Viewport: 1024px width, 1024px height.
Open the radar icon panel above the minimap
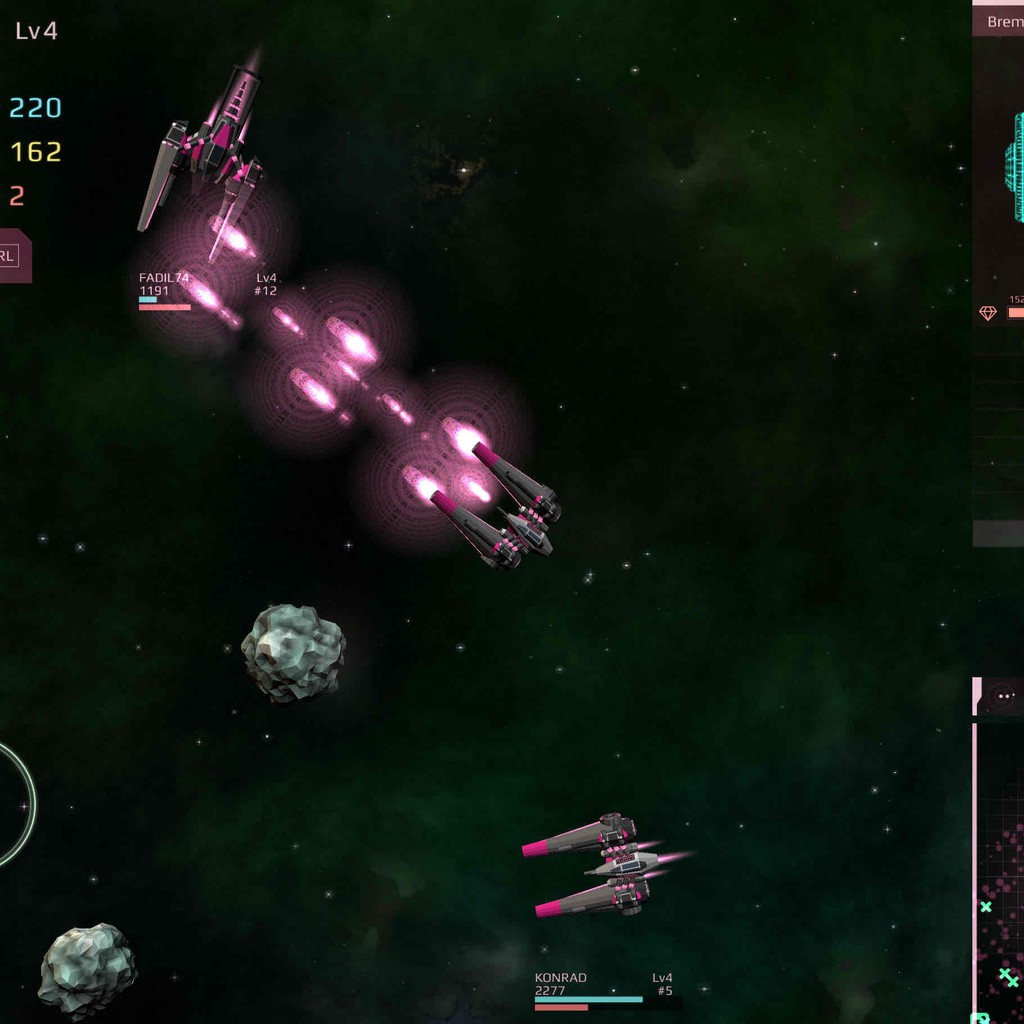(x=1003, y=696)
